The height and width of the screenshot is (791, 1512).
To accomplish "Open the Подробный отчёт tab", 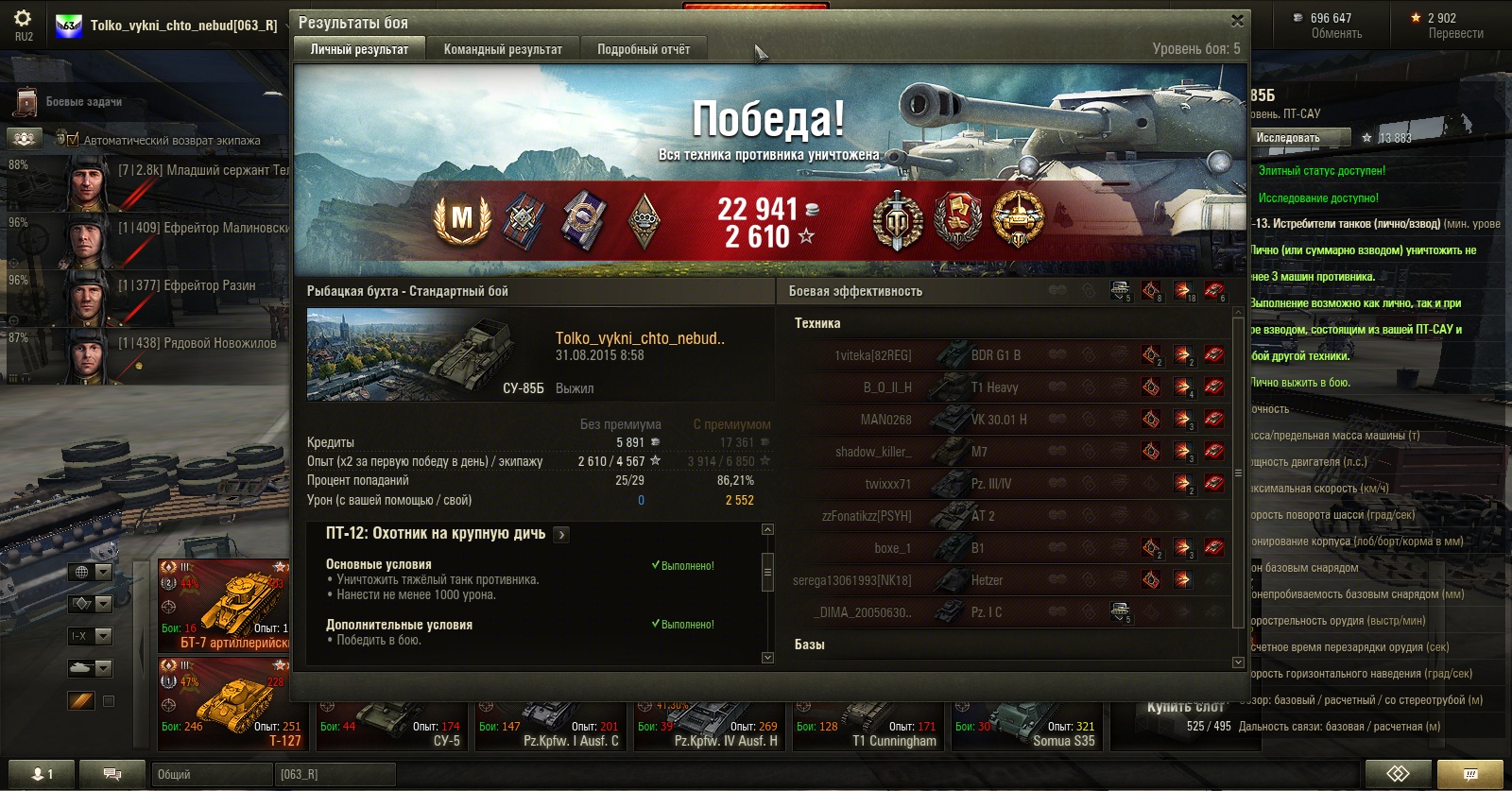I will click(643, 49).
